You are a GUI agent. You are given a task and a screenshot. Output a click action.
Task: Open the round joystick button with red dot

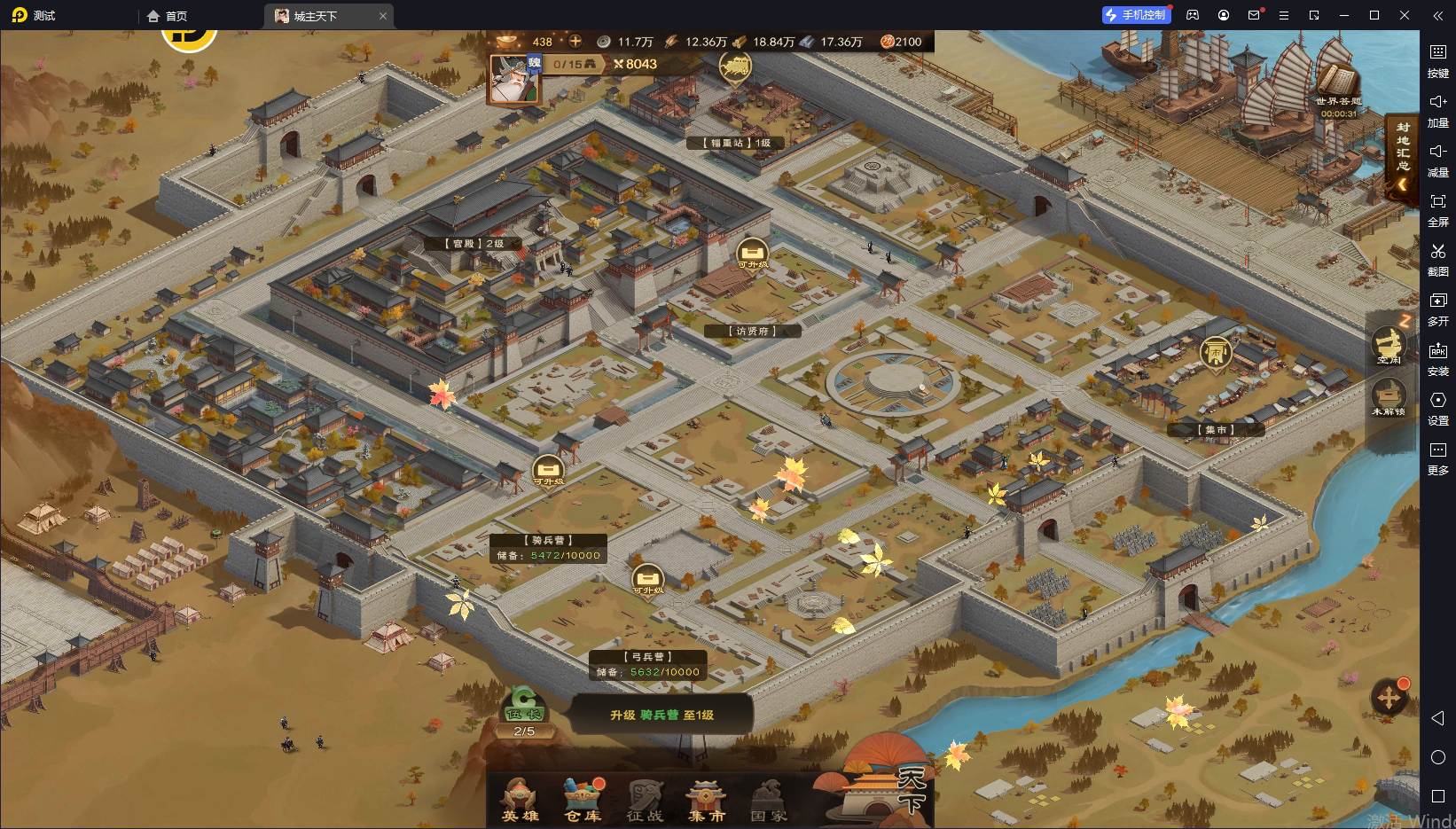tap(1389, 698)
